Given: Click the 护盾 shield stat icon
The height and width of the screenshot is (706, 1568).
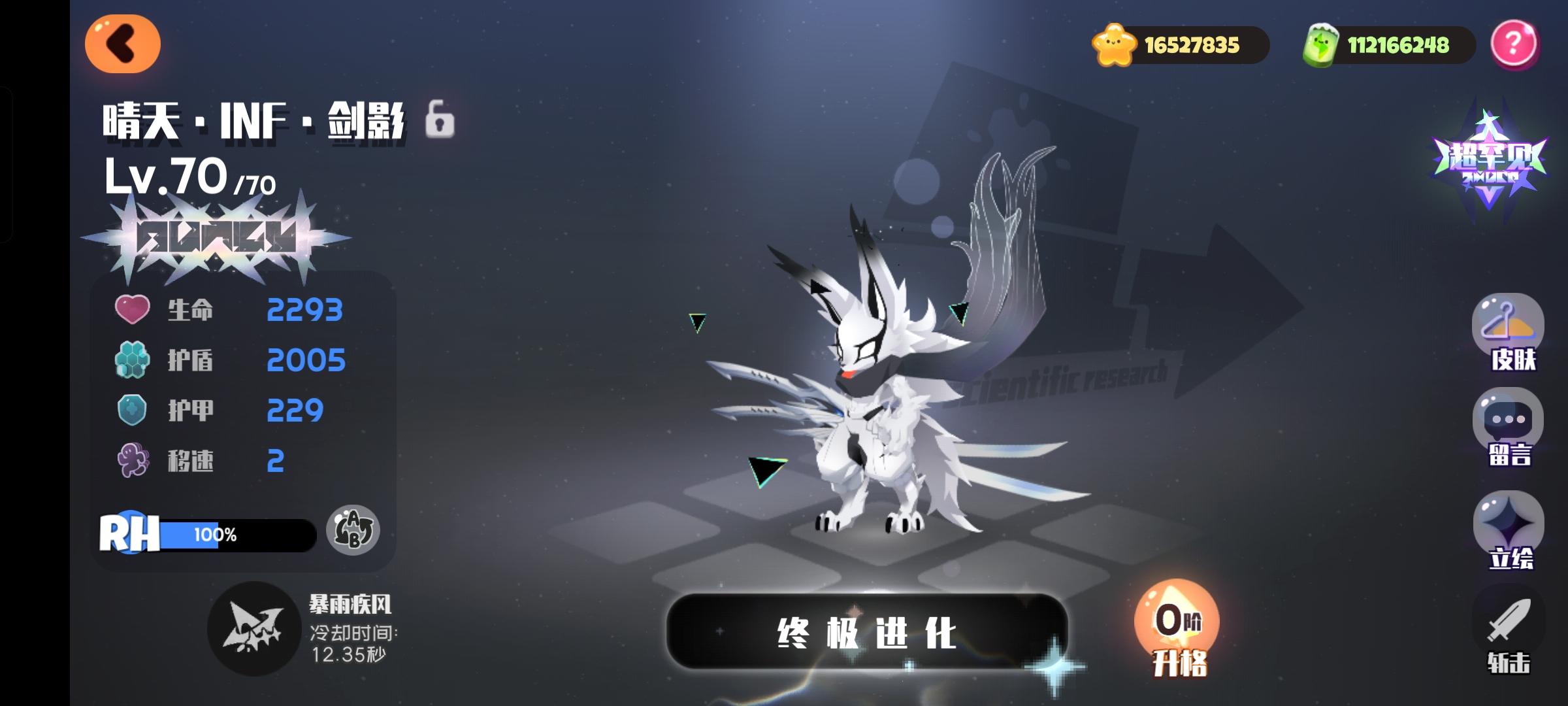Looking at the screenshot, I should point(133,360).
